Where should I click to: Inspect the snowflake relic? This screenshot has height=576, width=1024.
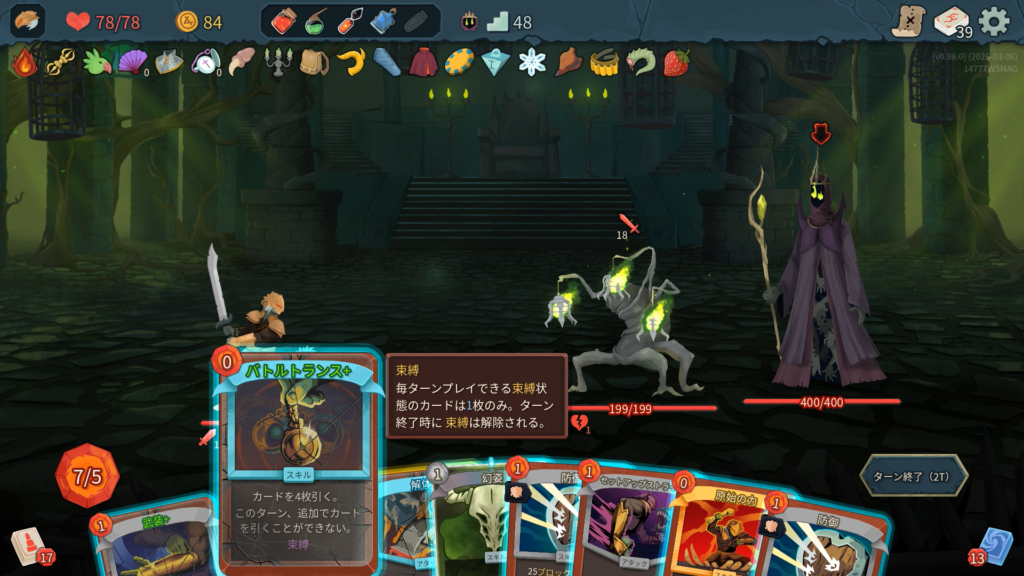click(532, 62)
